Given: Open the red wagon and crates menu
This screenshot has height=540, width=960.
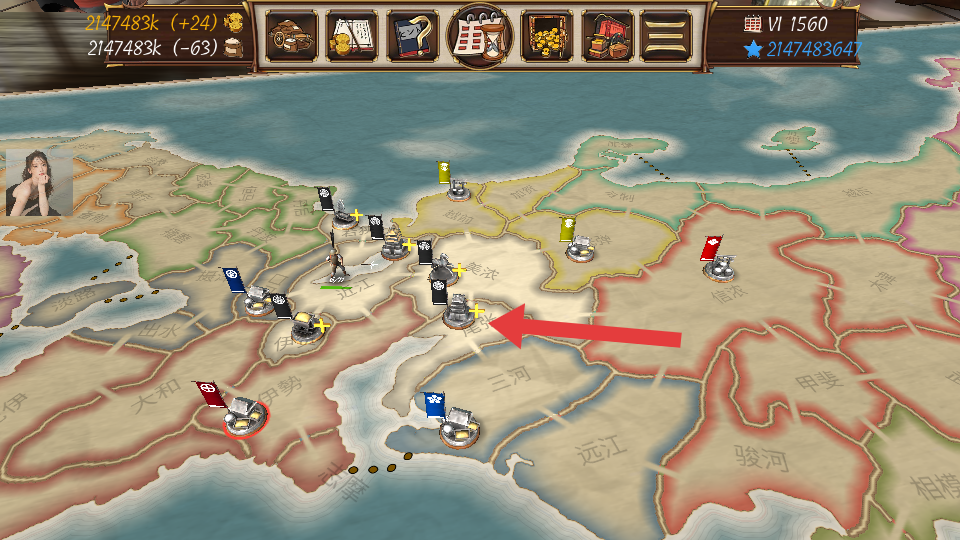Looking at the screenshot, I should 607,37.
